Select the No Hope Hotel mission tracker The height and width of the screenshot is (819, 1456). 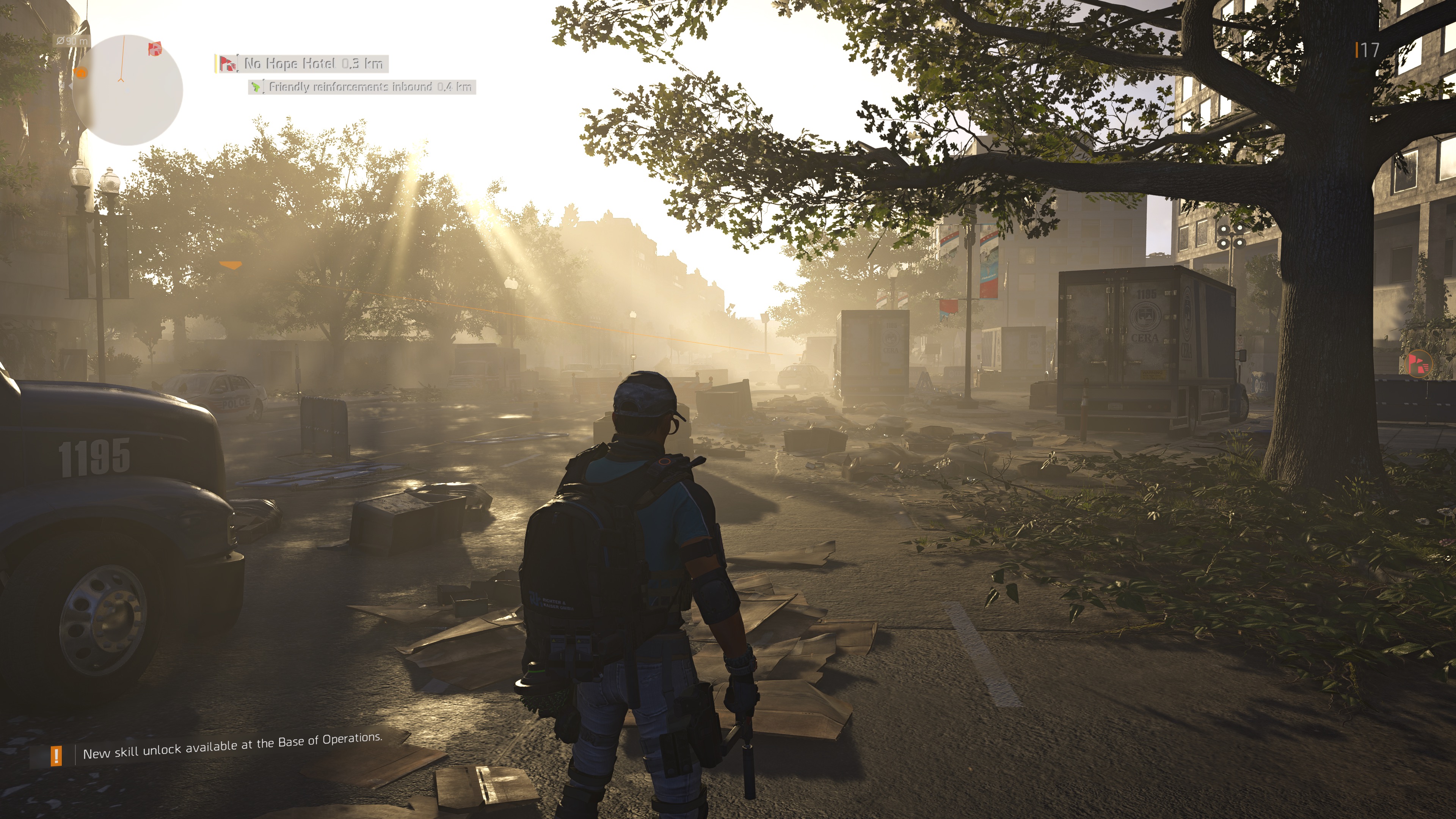[x=303, y=64]
